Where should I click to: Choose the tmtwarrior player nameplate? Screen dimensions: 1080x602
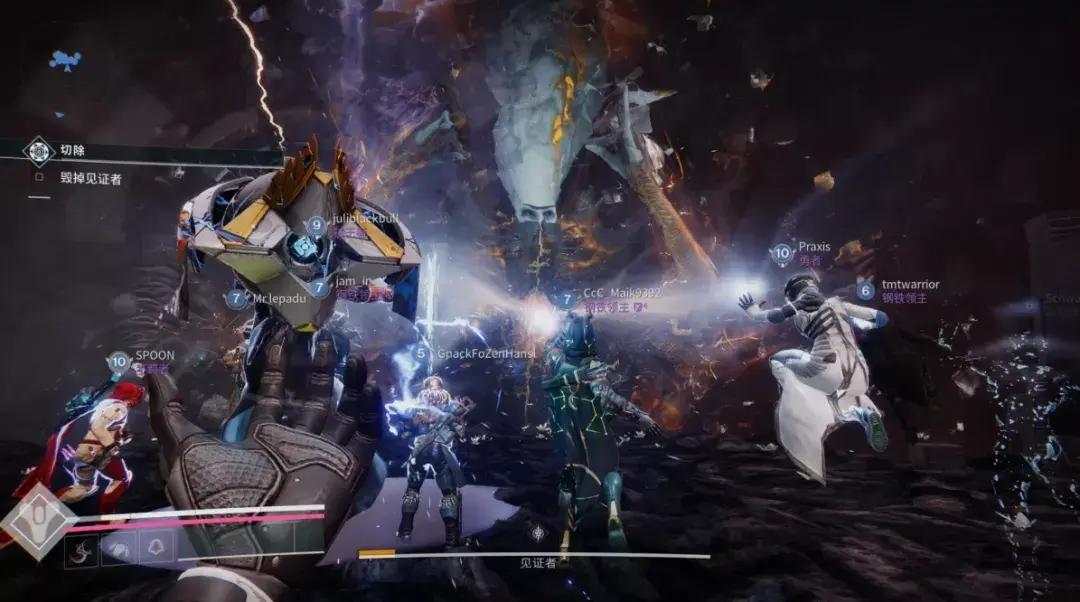pos(909,285)
